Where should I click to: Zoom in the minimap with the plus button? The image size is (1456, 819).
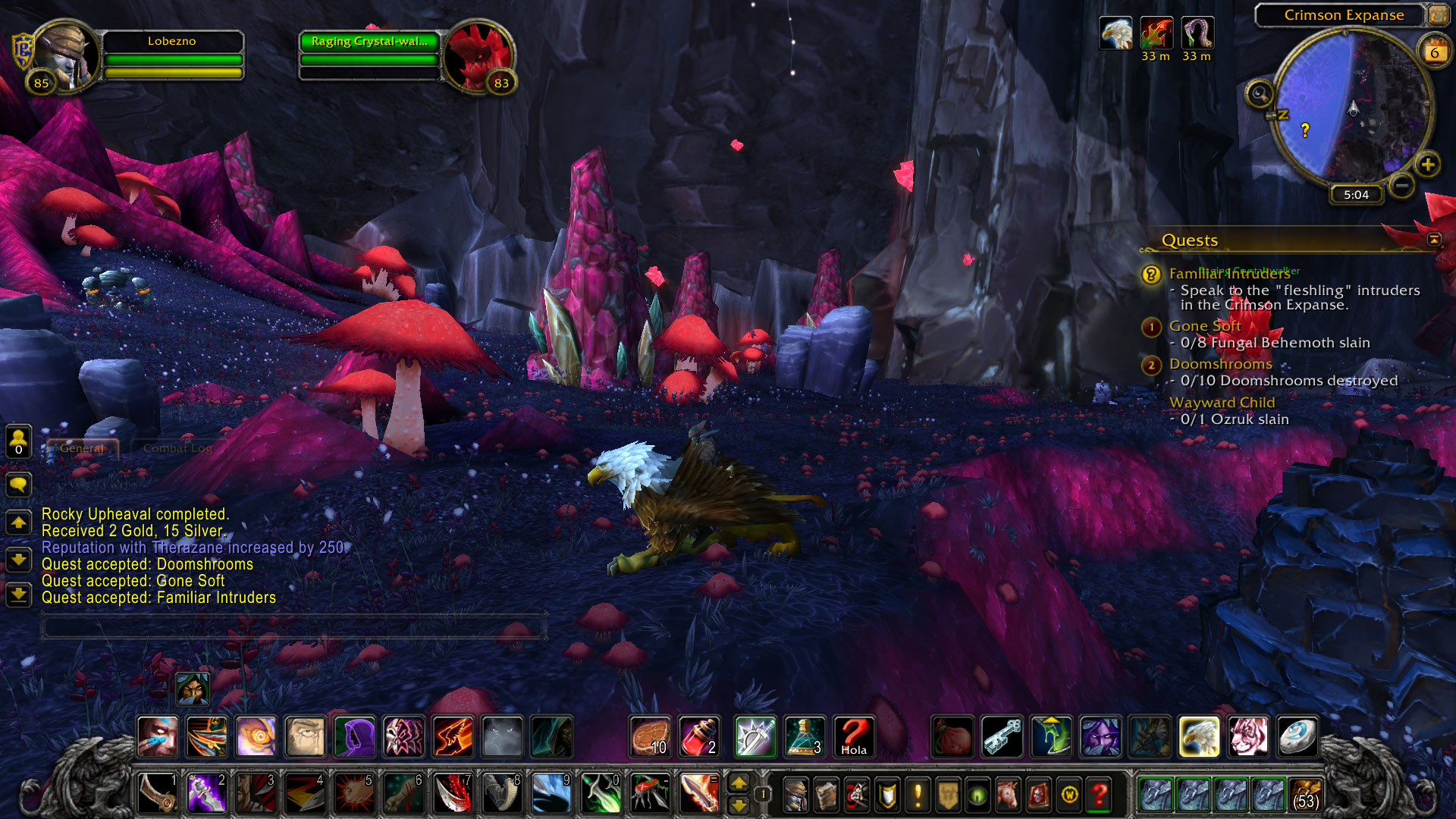1428,165
